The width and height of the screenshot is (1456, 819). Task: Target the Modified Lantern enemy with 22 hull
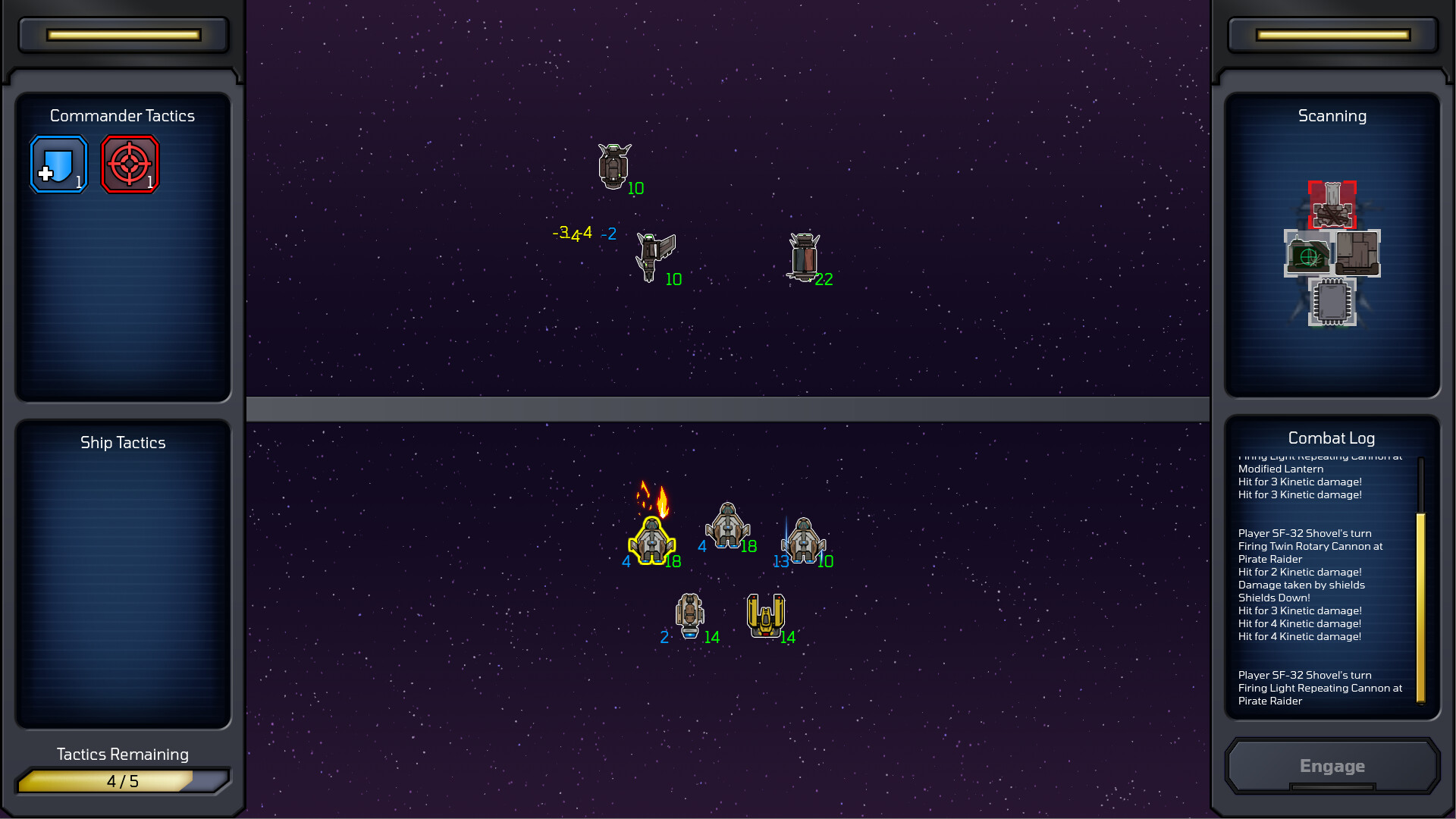click(x=804, y=256)
